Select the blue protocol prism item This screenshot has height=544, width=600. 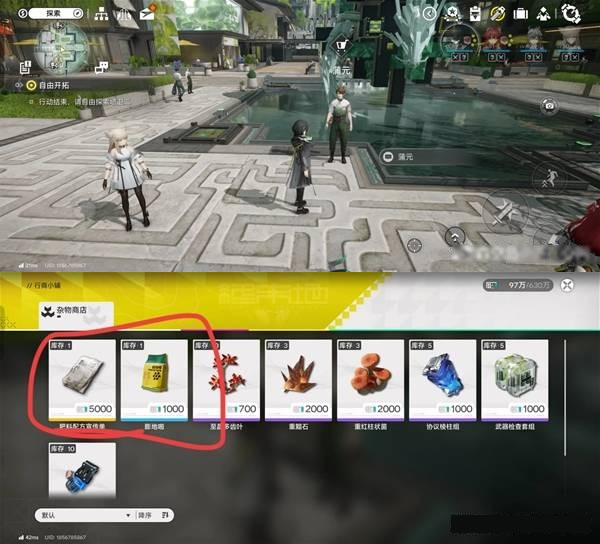tap(442, 379)
